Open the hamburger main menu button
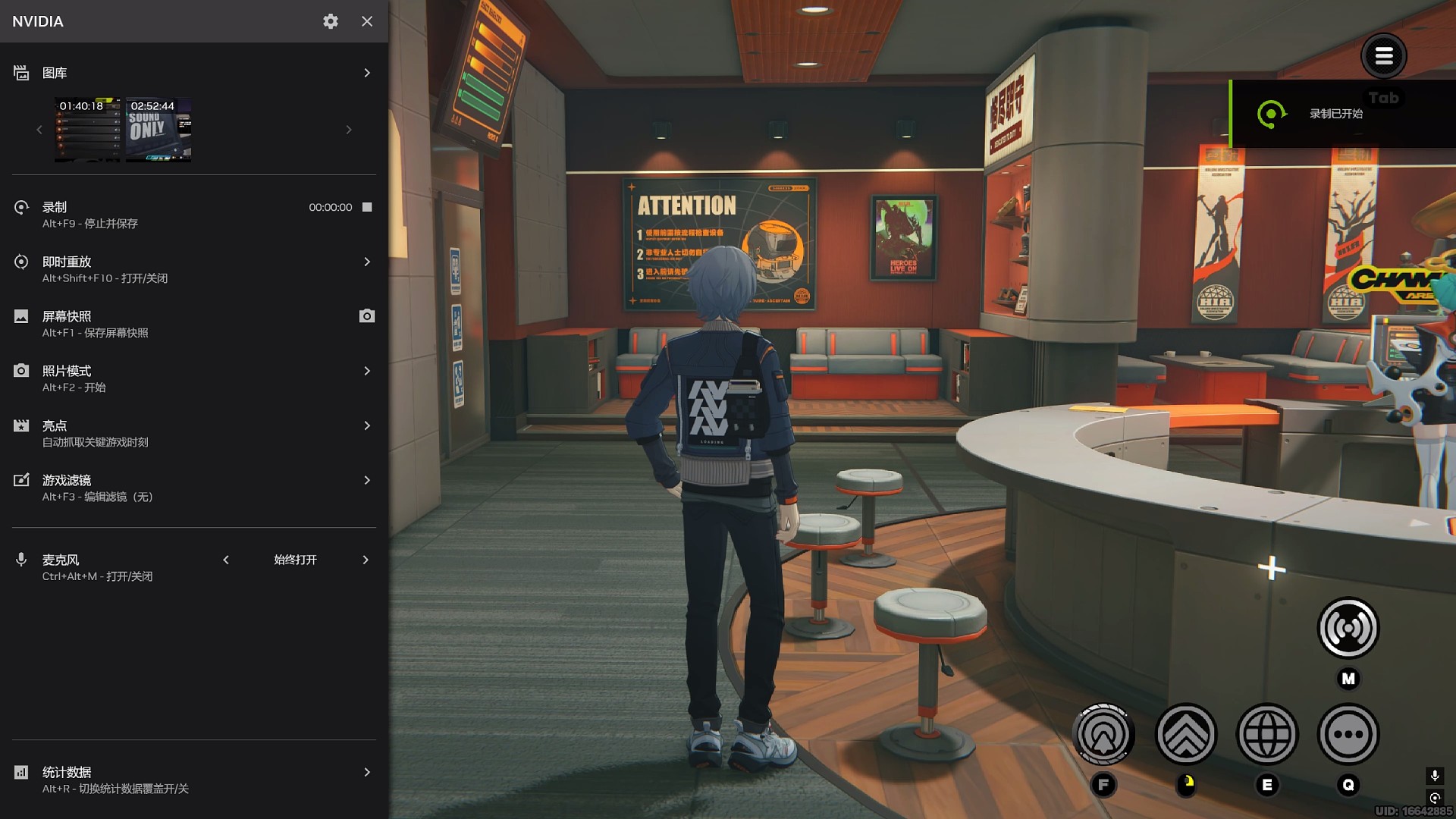 1383,55
